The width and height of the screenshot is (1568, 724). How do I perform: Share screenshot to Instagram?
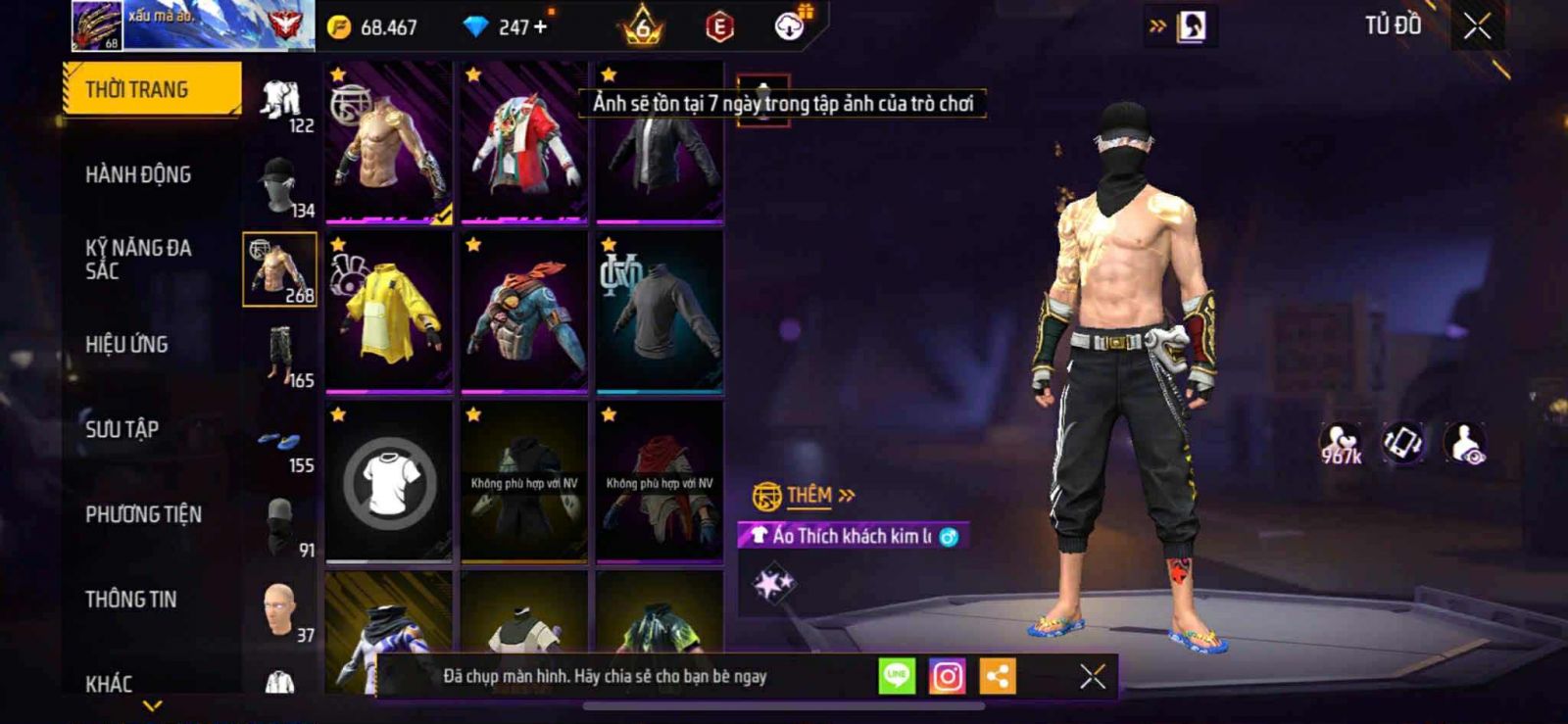947,676
